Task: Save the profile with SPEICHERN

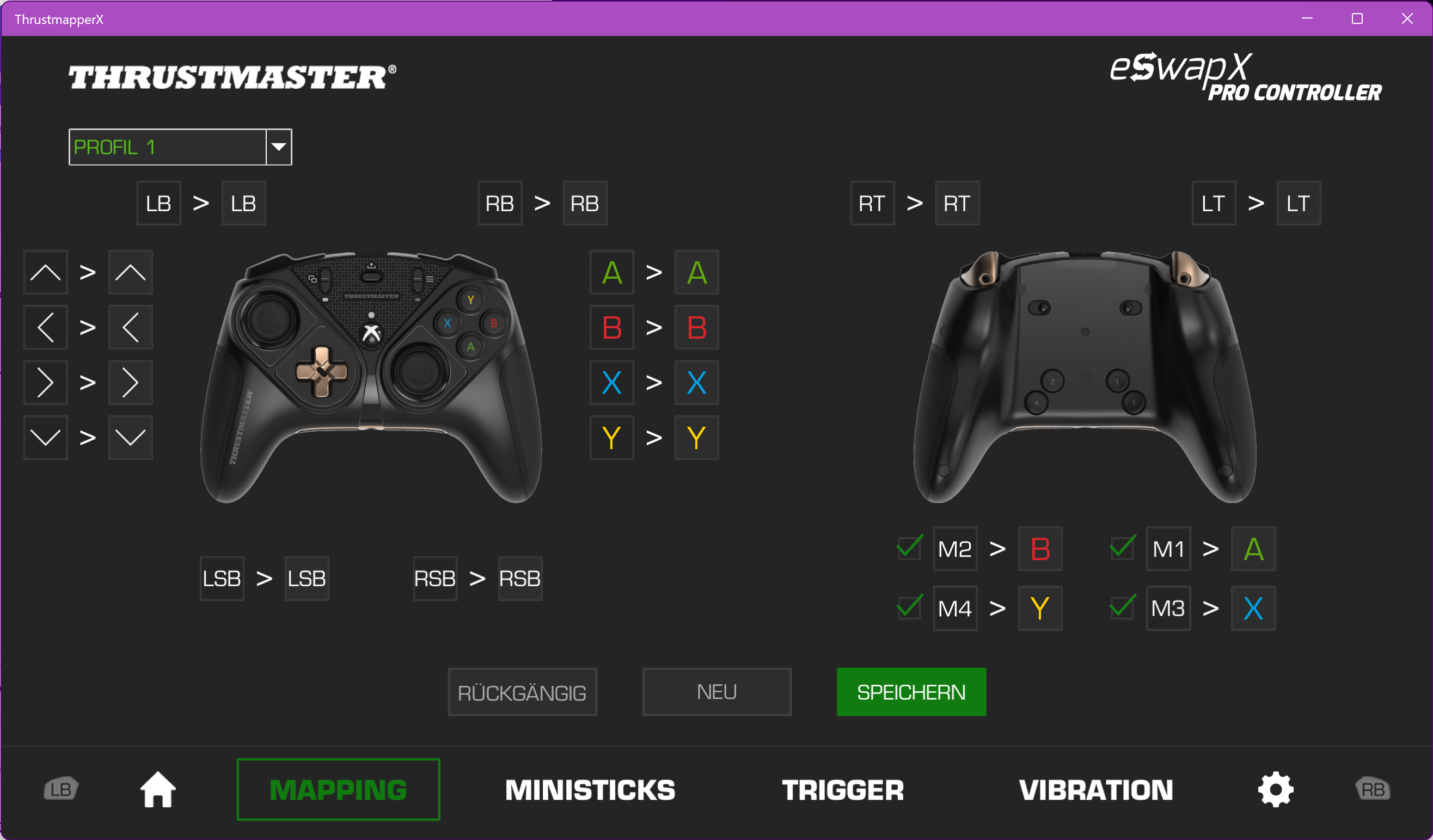Action: click(x=911, y=691)
